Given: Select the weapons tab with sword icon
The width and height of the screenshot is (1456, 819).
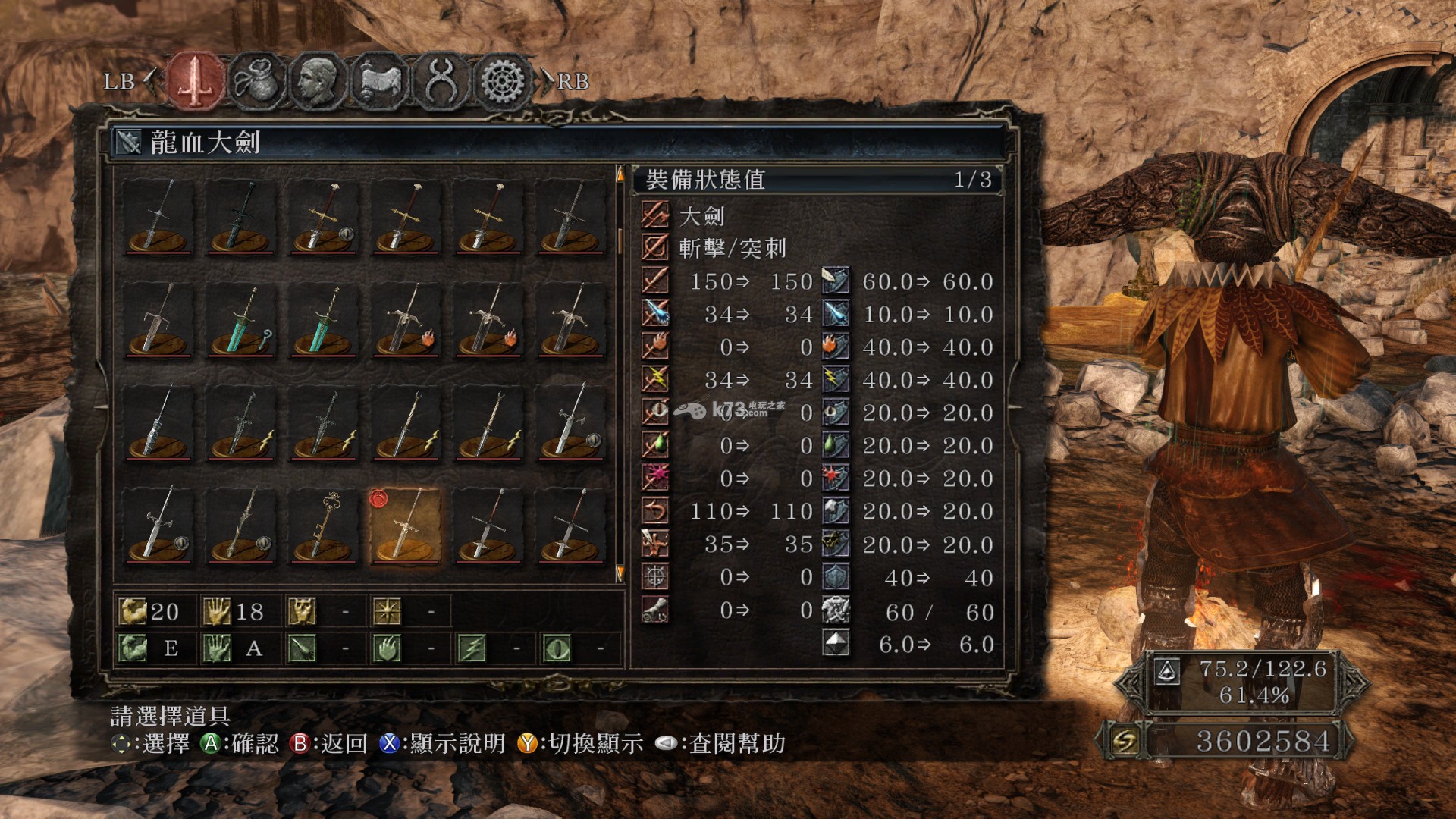Looking at the screenshot, I should coord(196,80).
